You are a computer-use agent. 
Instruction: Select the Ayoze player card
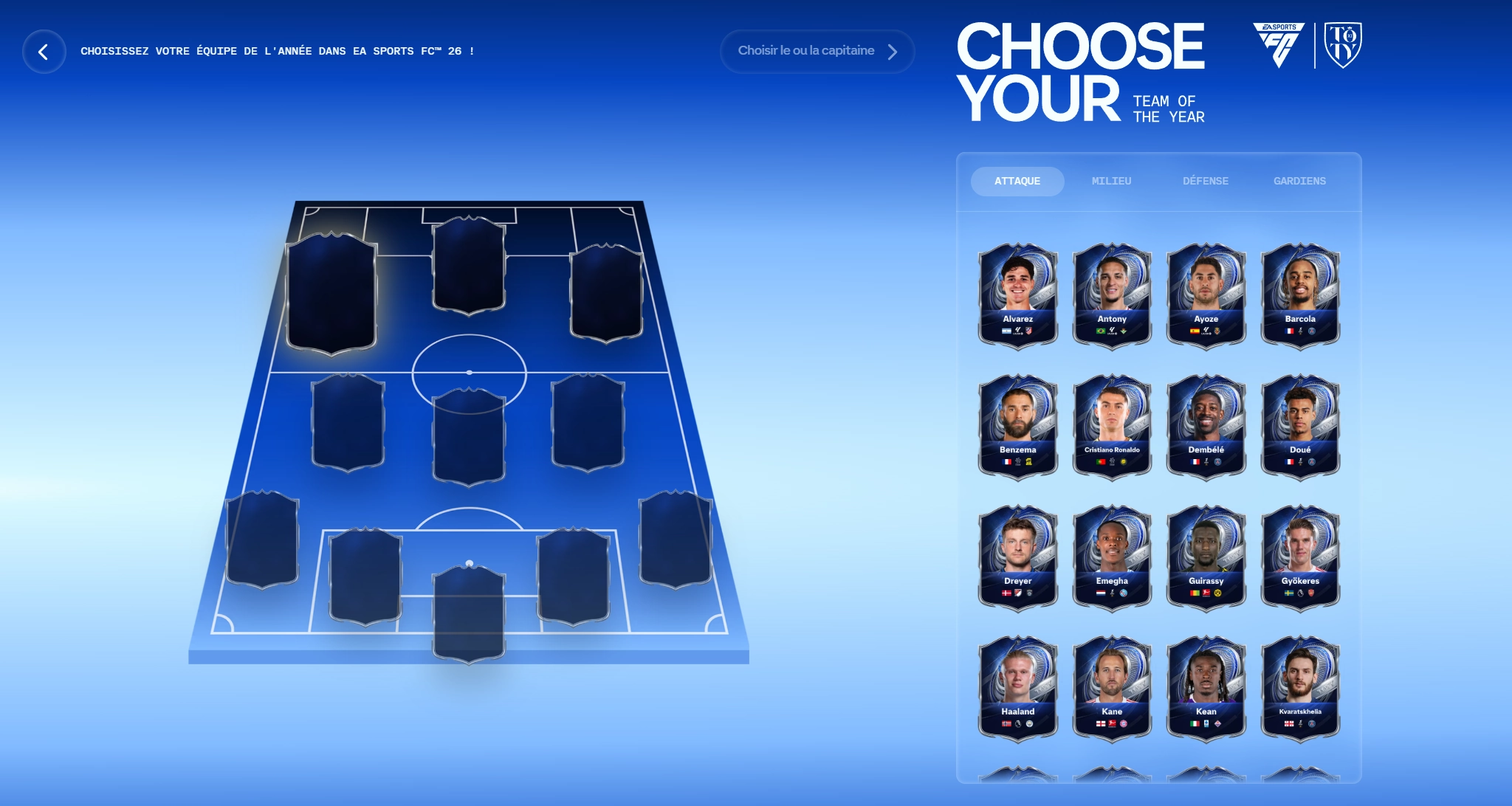[x=1206, y=294]
